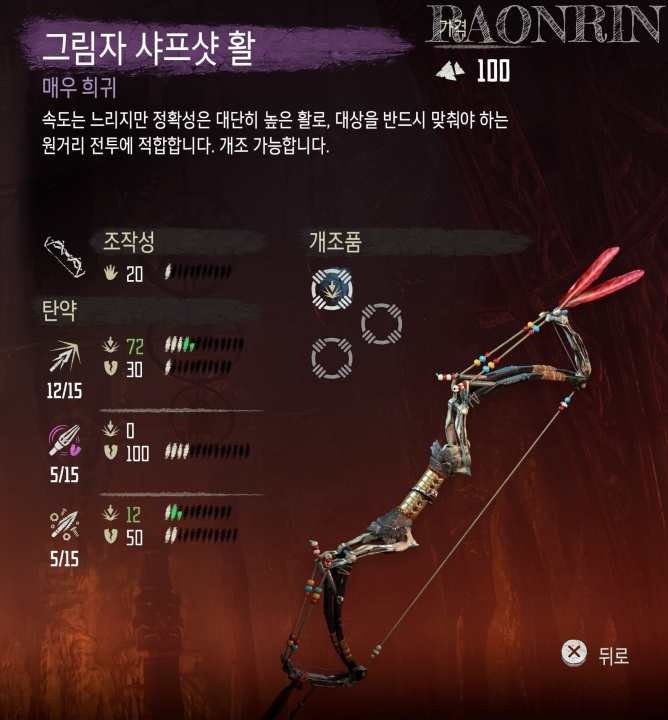The image size is (668, 720).
Task: Choose the precision arrow ammo icon
Action: click(x=65, y=355)
